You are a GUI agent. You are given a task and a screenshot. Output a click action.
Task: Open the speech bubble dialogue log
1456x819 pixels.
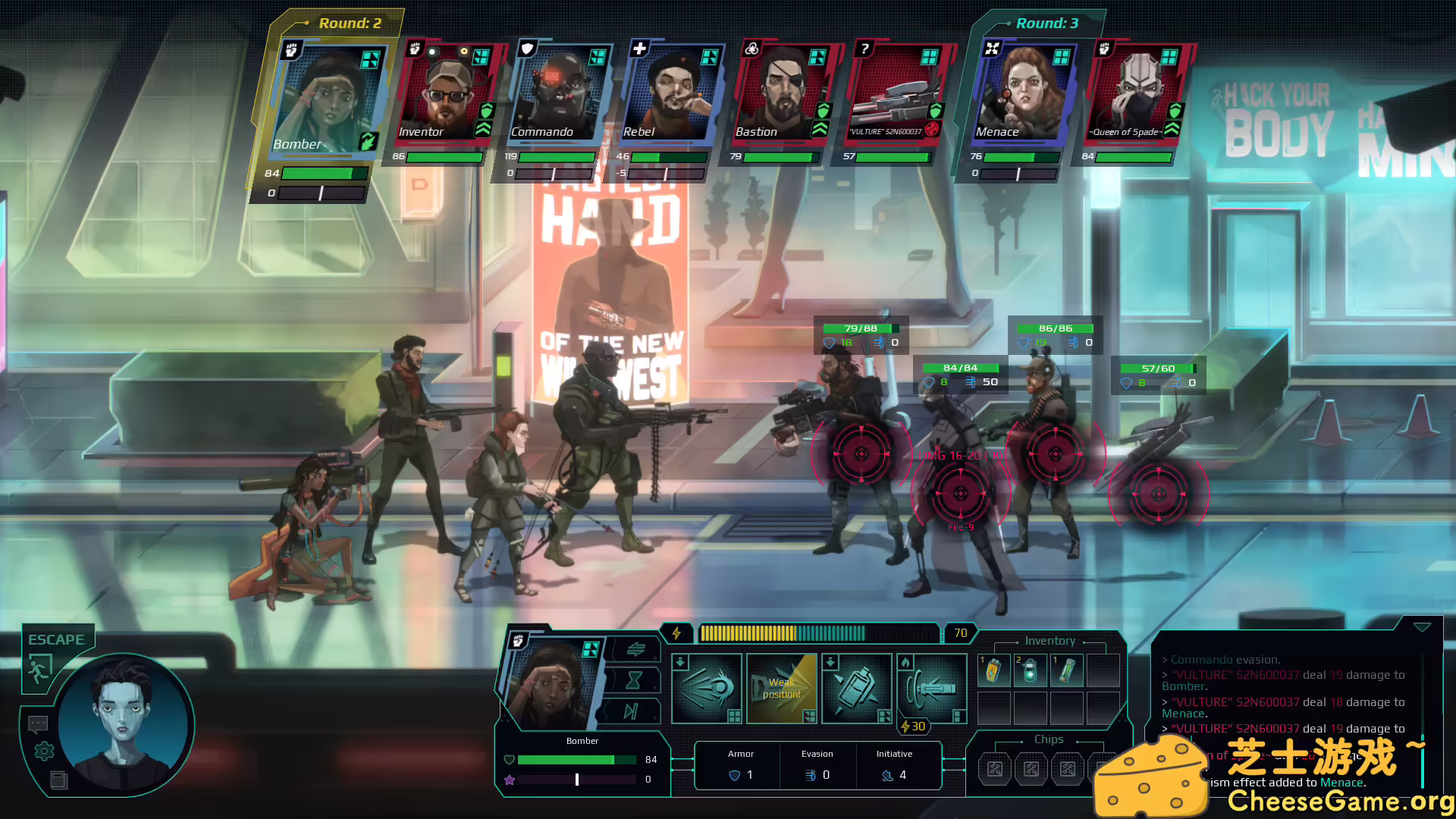(38, 723)
